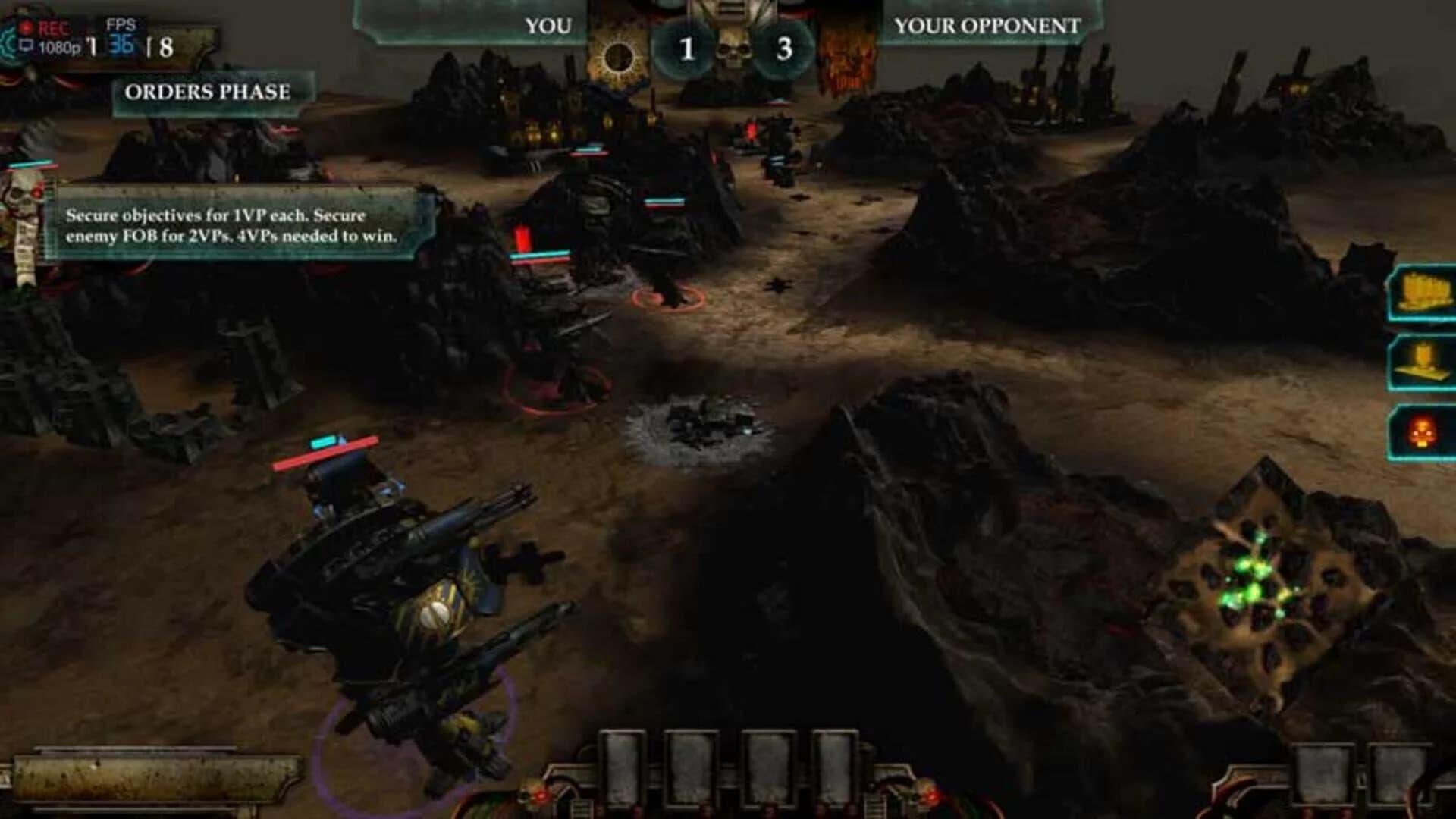Click the Secure objectives instruction text
This screenshot has width=1456, height=819.
pos(231,224)
